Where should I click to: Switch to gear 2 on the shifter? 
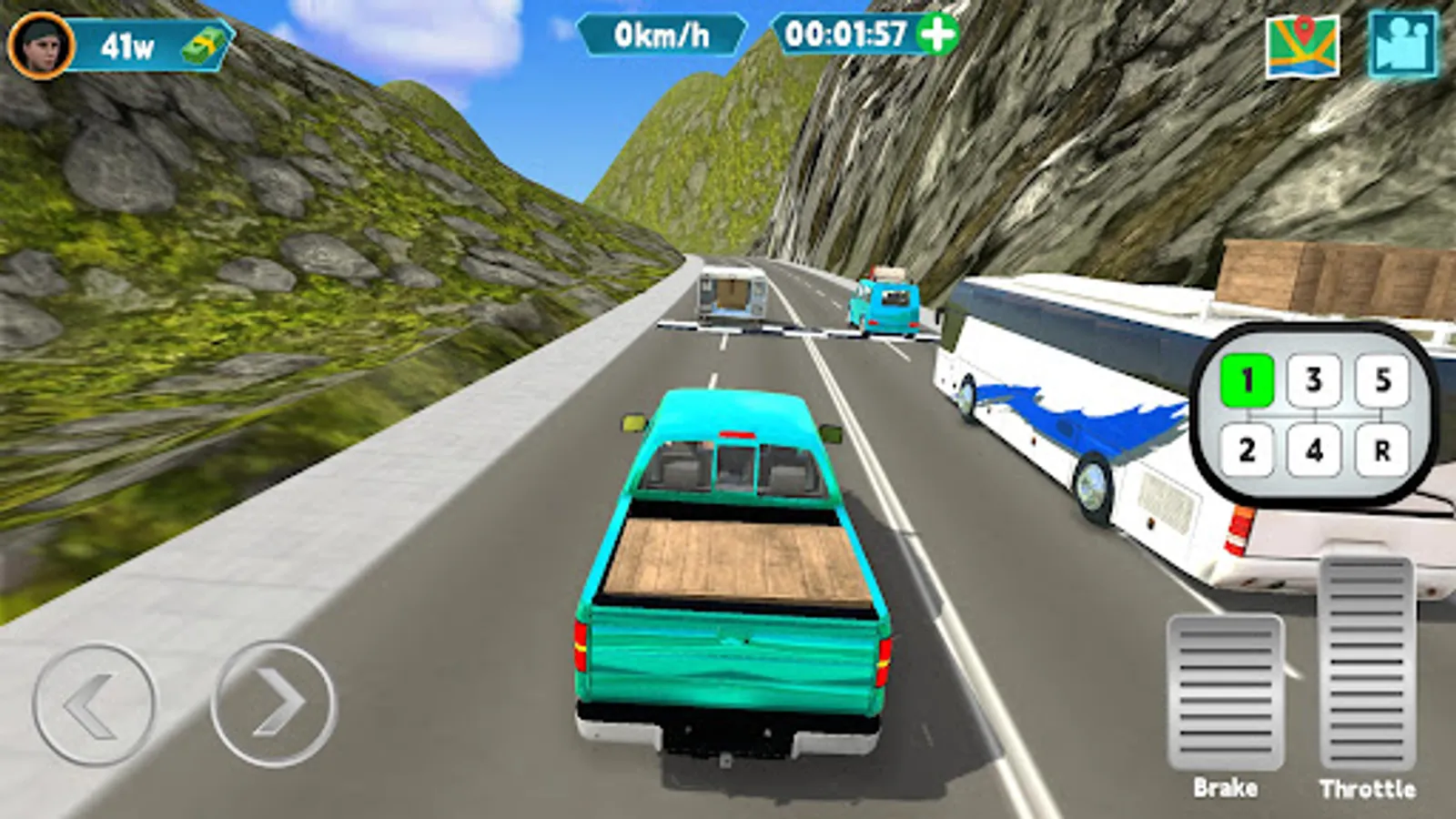pyautogui.click(x=1248, y=447)
